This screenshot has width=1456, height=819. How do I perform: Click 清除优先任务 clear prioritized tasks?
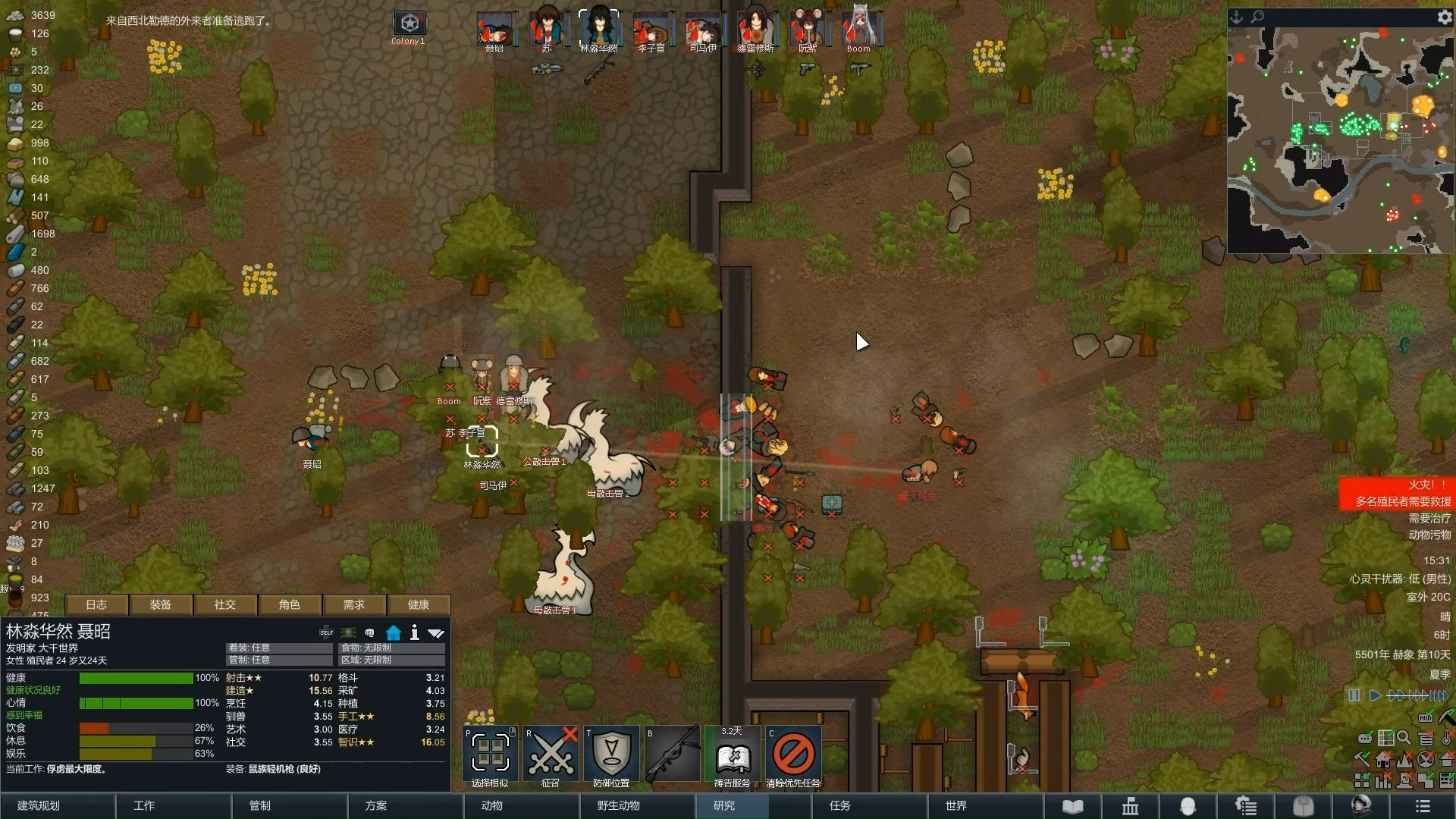coord(793,755)
